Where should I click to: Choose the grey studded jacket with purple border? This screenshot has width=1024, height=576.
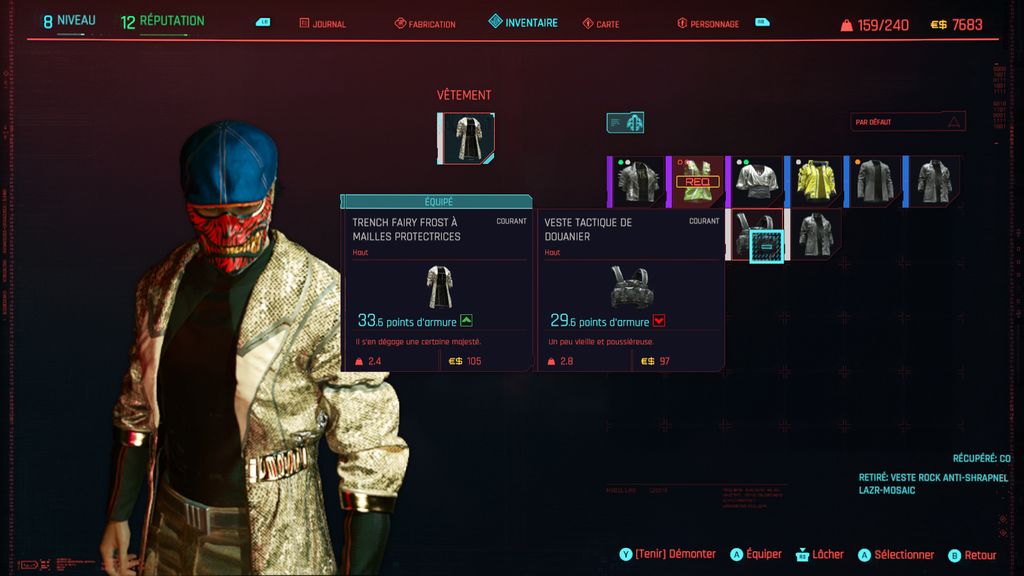coord(638,181)
